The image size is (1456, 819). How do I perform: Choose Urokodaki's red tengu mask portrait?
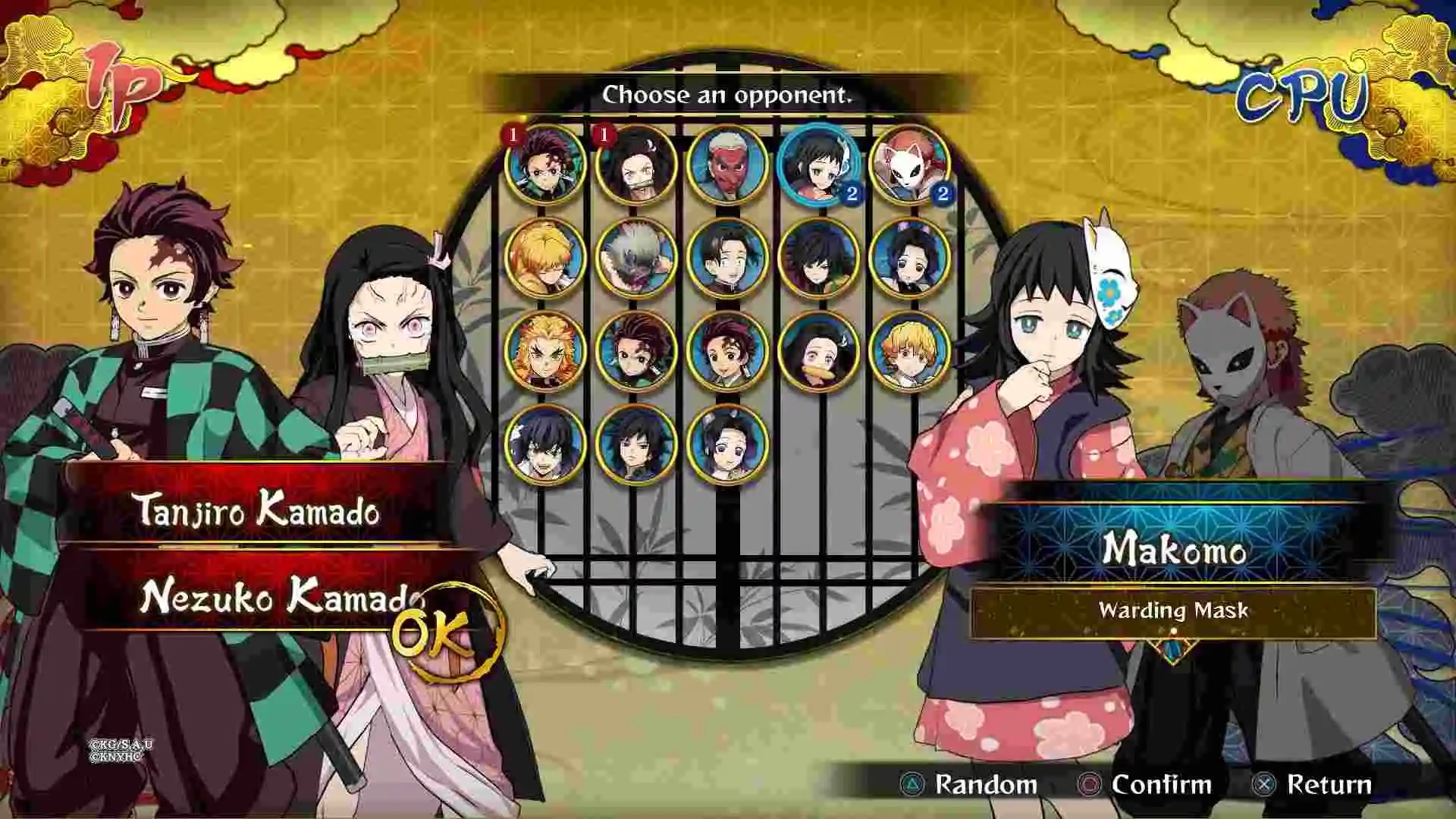[x=727, y=165]
